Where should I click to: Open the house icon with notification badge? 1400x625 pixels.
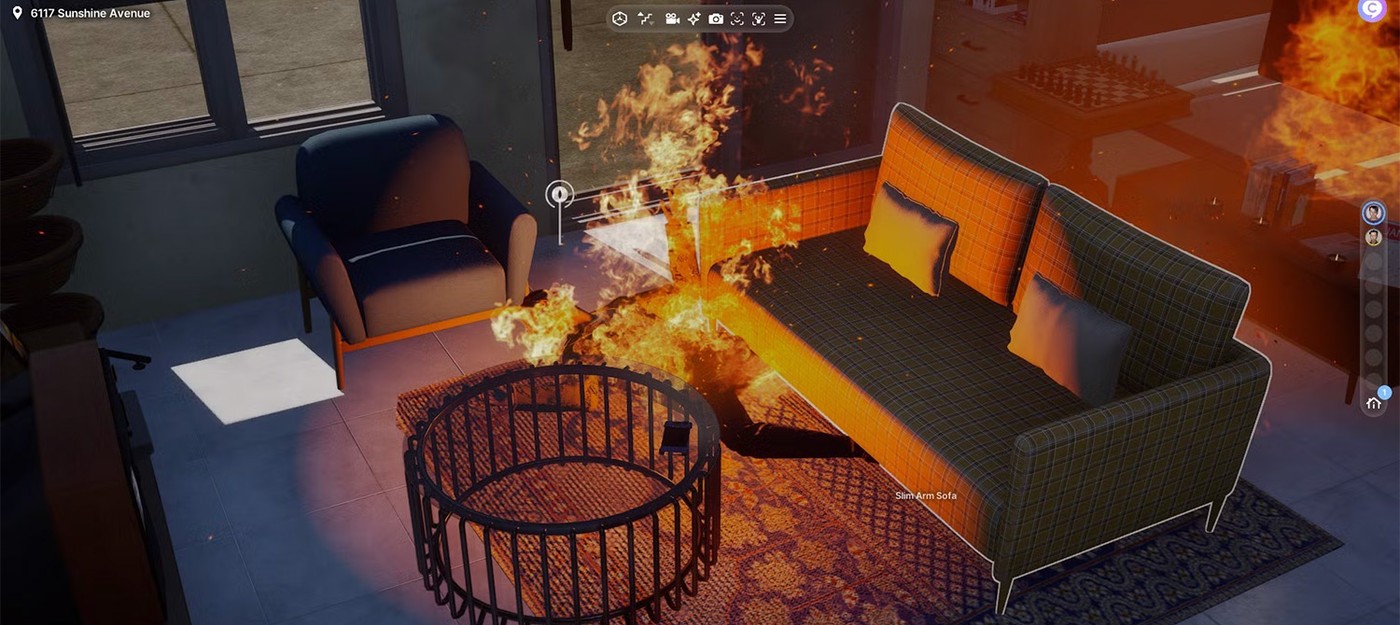coord(1374,403)
